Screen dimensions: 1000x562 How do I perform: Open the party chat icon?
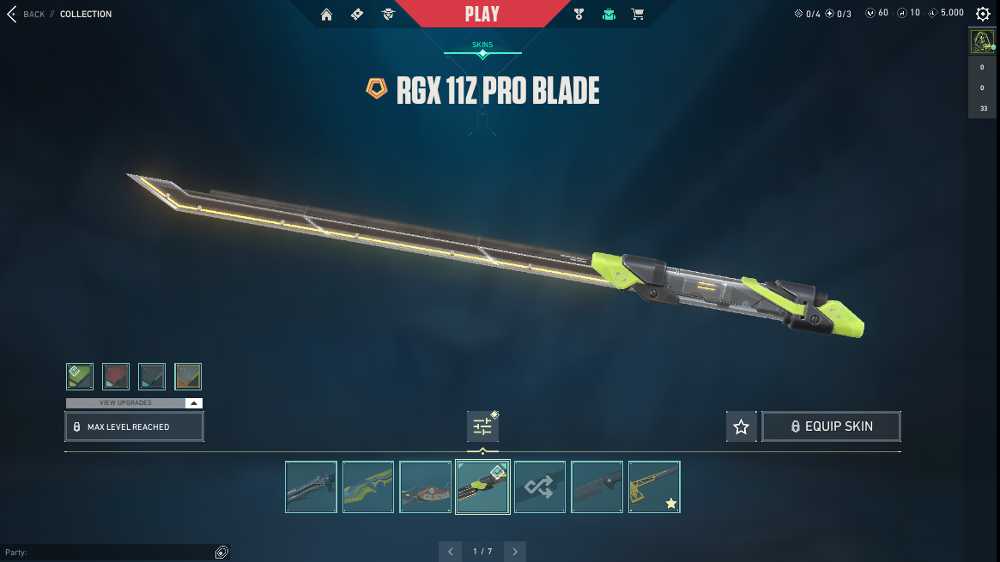pyautogui.click(x=221, y=552)
